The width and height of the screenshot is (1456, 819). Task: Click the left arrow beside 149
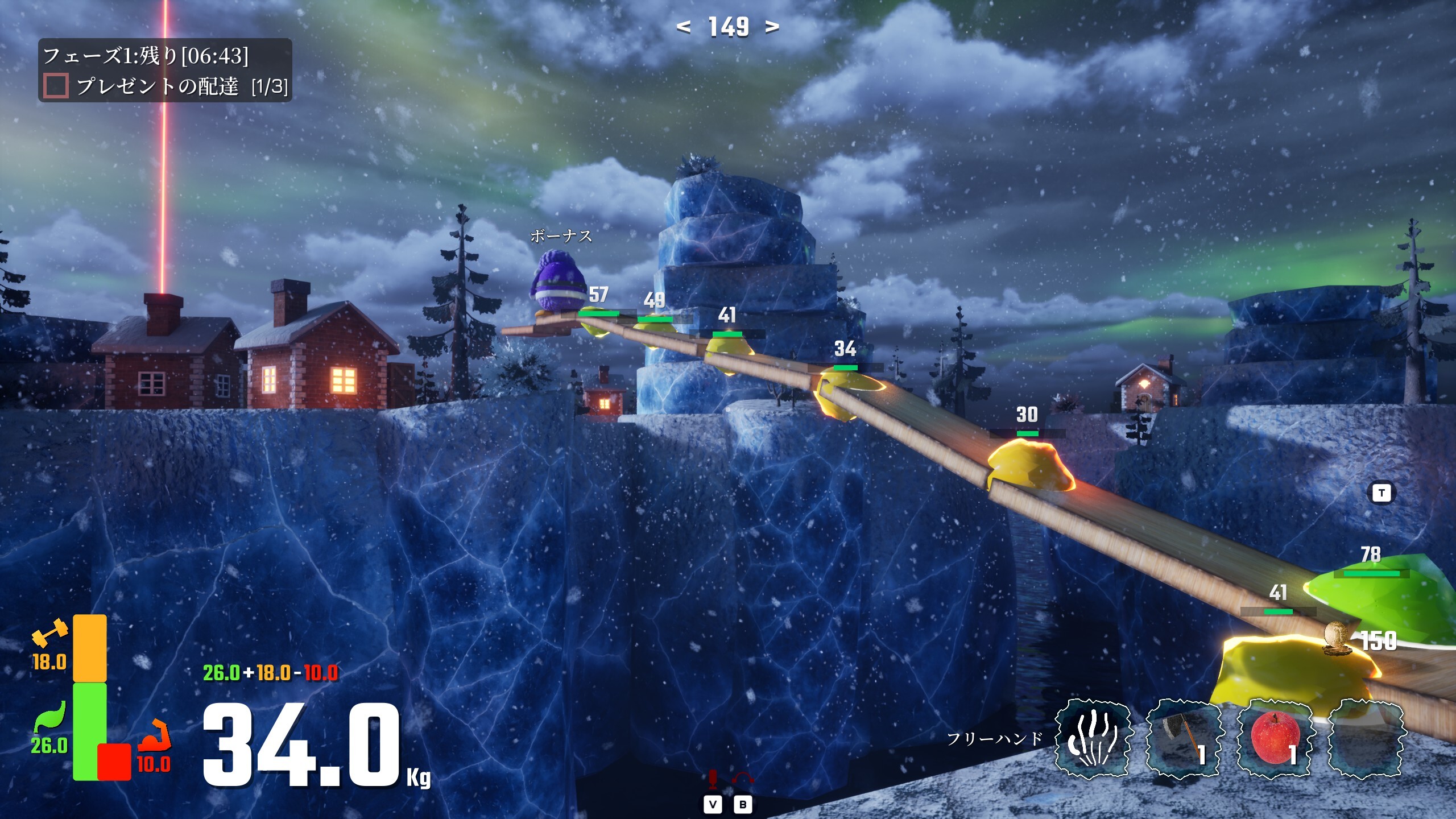[x=684, y=27]
